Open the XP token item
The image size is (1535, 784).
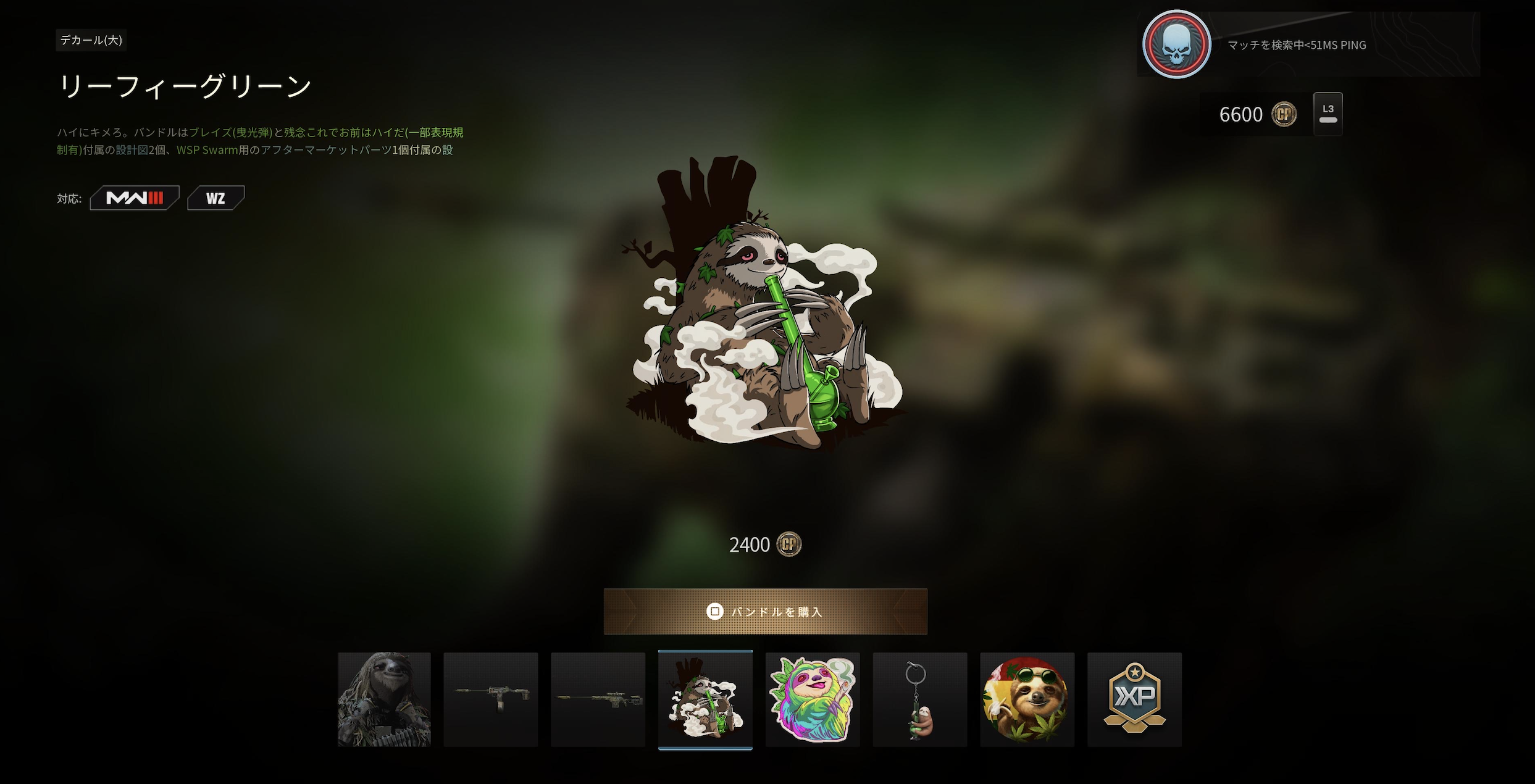(x=1134, y=701)
